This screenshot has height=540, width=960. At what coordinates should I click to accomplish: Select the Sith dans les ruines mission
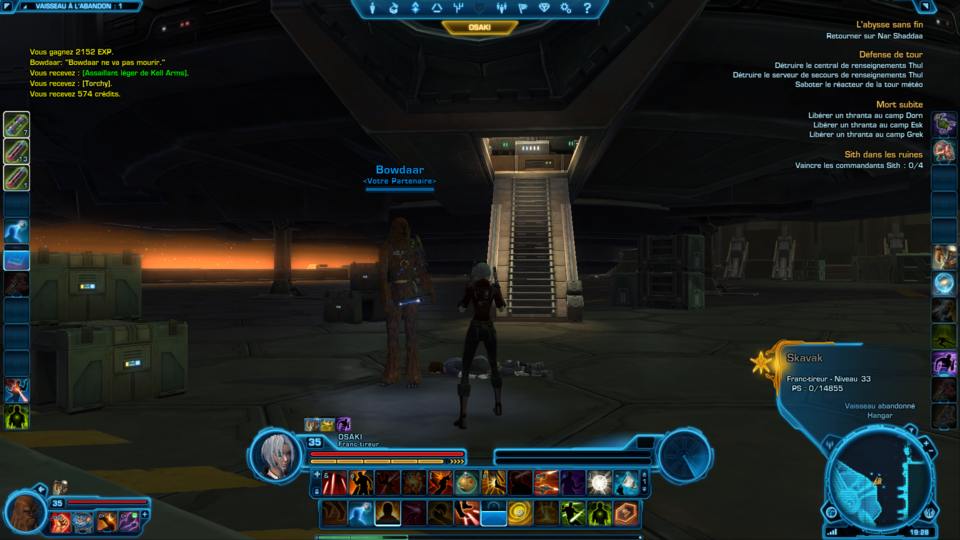(883, 154)
